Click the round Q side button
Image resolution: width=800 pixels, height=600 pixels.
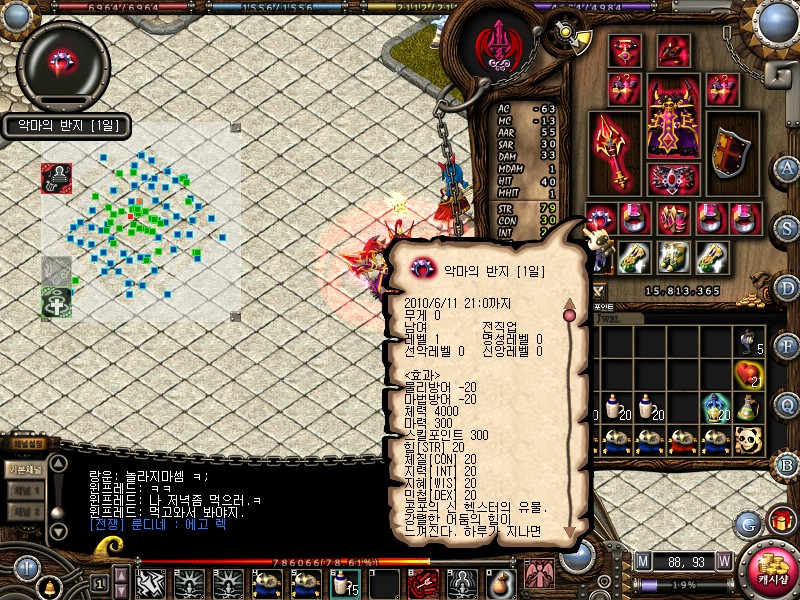point(787,404)
